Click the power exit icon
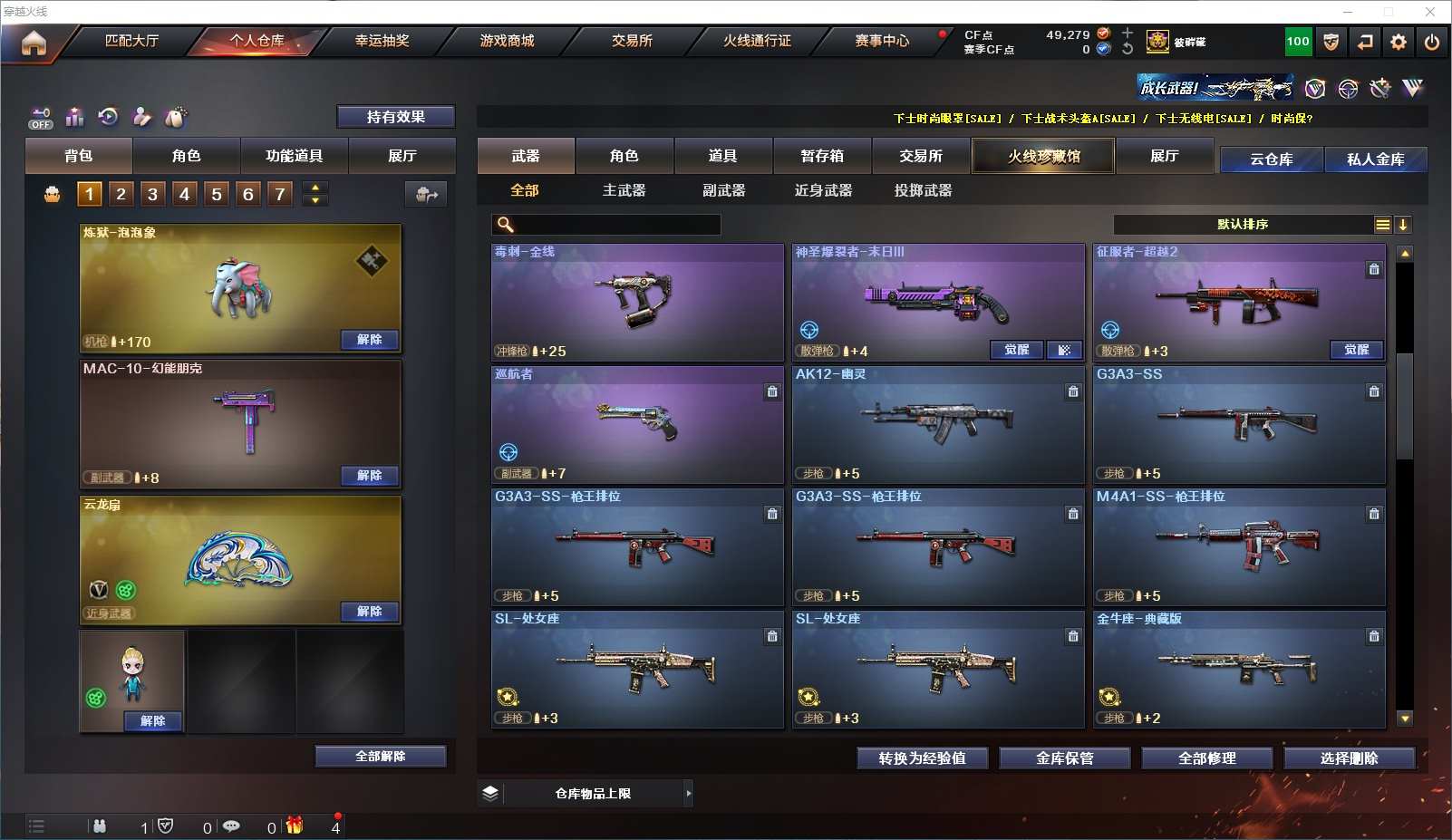 [x=1432, y=42]
